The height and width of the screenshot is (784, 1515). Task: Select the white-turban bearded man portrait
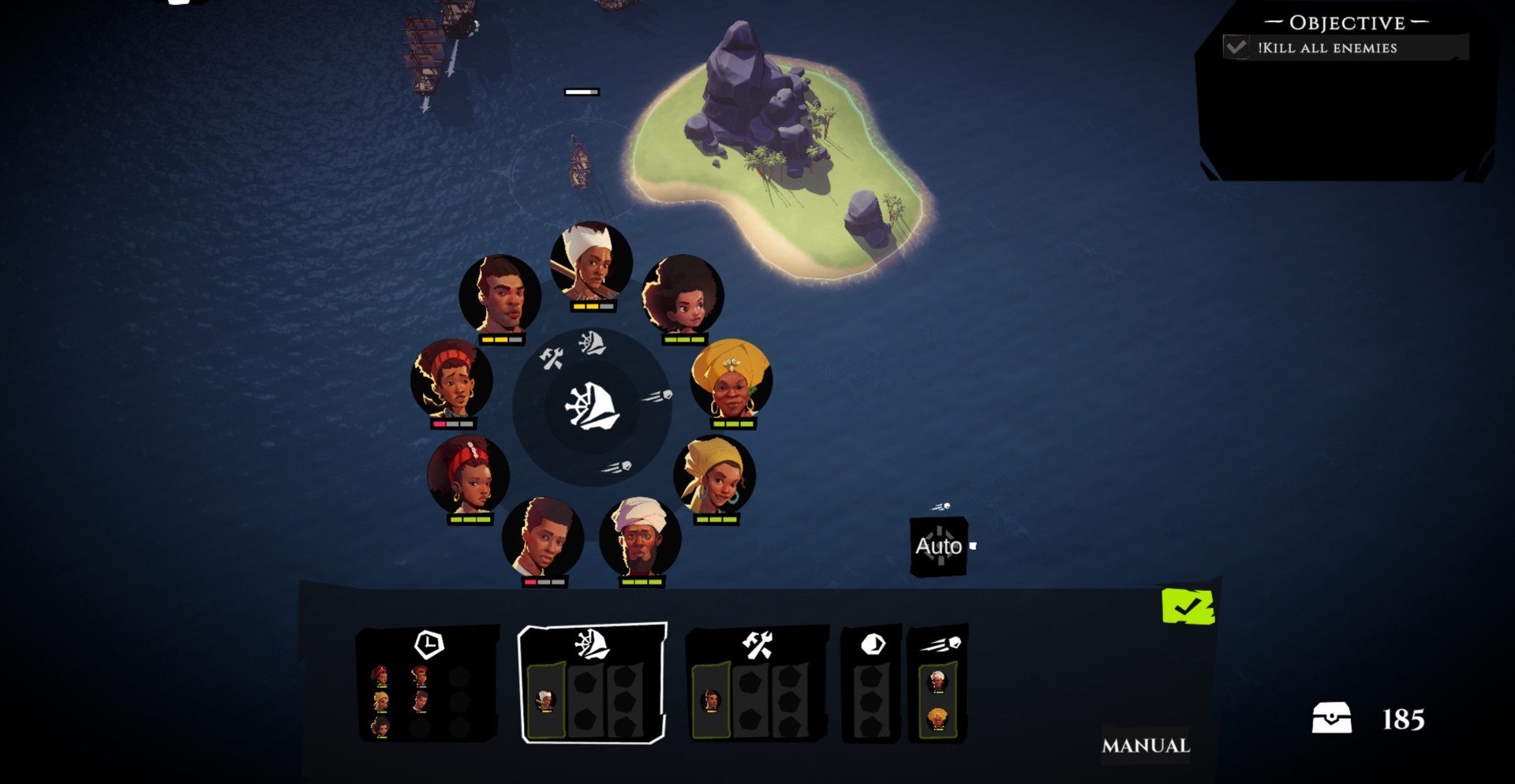coord(640,538)
